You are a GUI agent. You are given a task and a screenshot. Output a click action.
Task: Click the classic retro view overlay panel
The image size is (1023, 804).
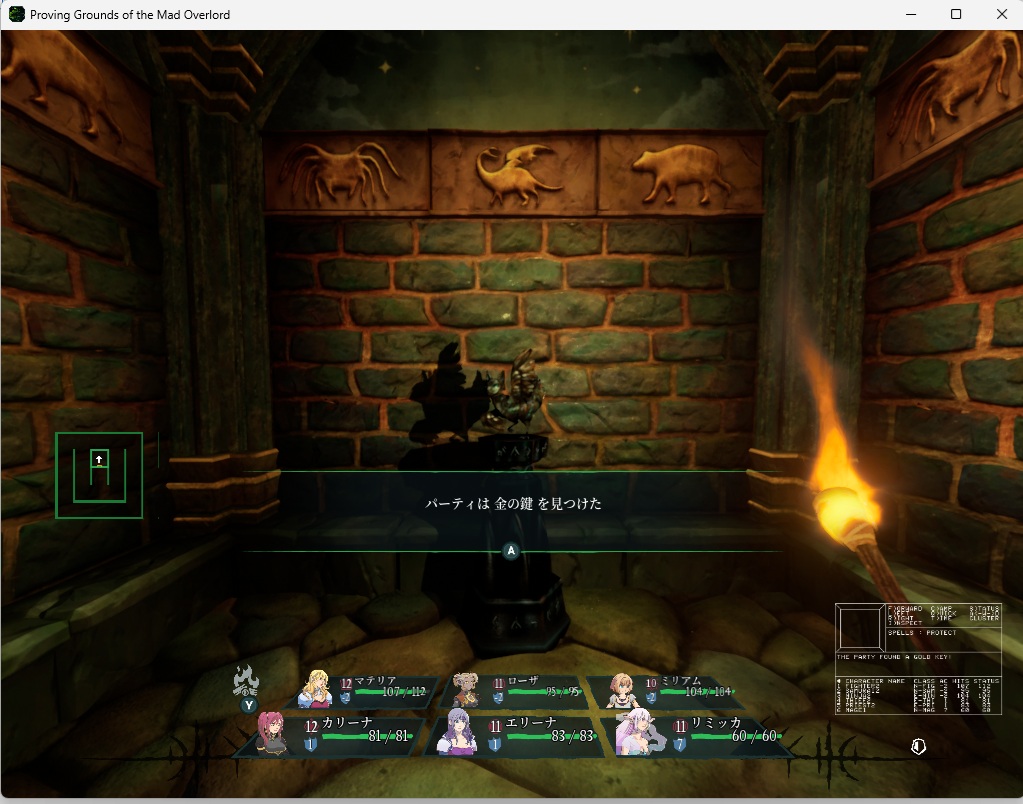tap(918, 658)
